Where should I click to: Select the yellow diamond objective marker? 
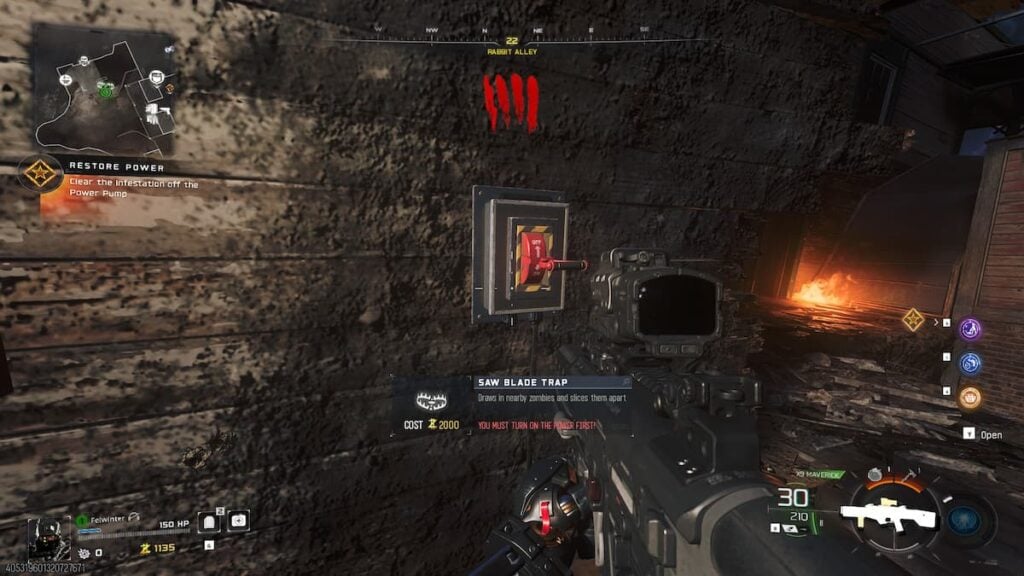point(912,320)
